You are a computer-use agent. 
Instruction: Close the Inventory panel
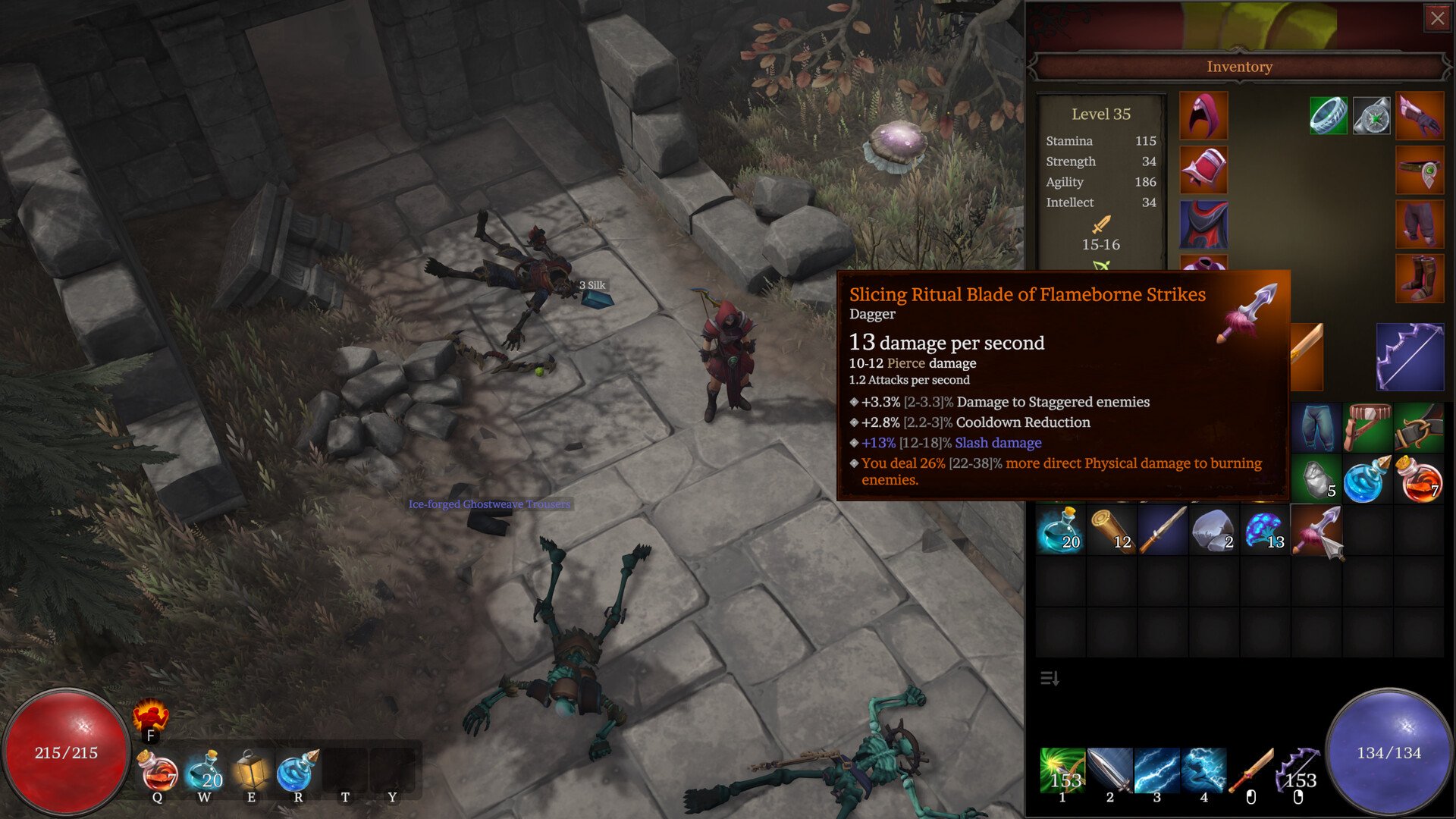(x=1437, y=18)
